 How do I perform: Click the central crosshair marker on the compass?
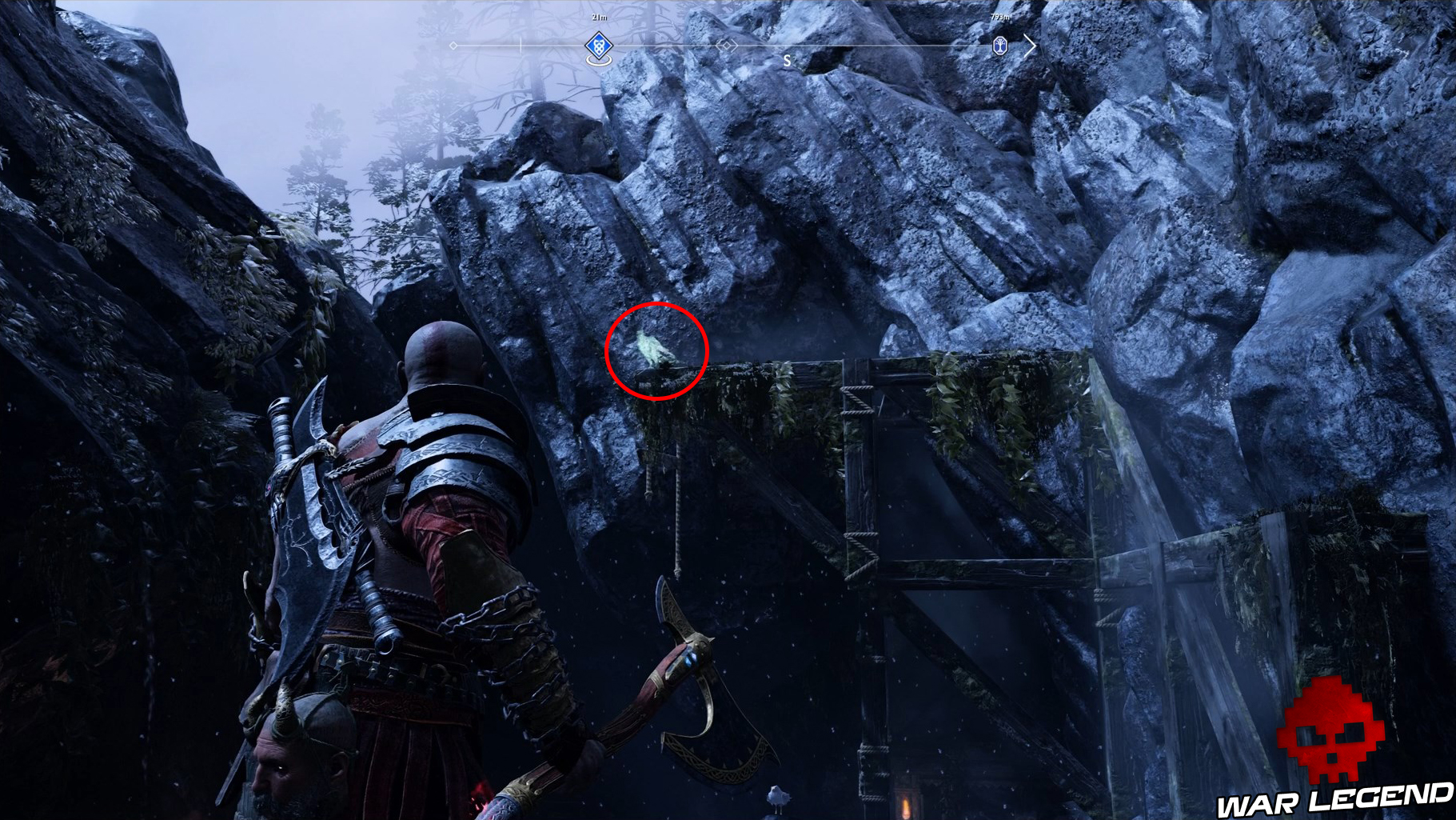point(726,46)
